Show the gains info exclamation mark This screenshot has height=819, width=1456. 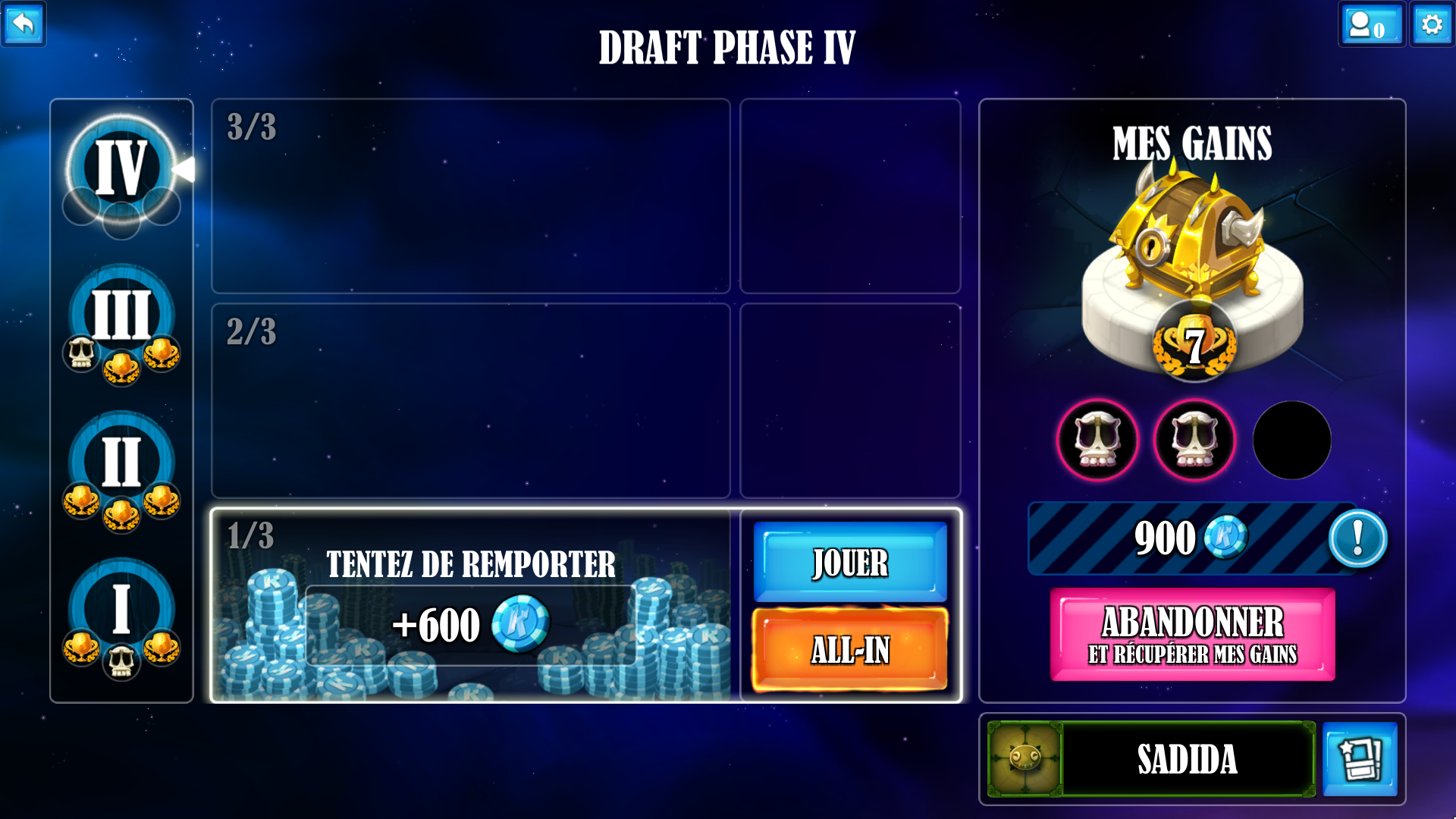pos(1357,538)
